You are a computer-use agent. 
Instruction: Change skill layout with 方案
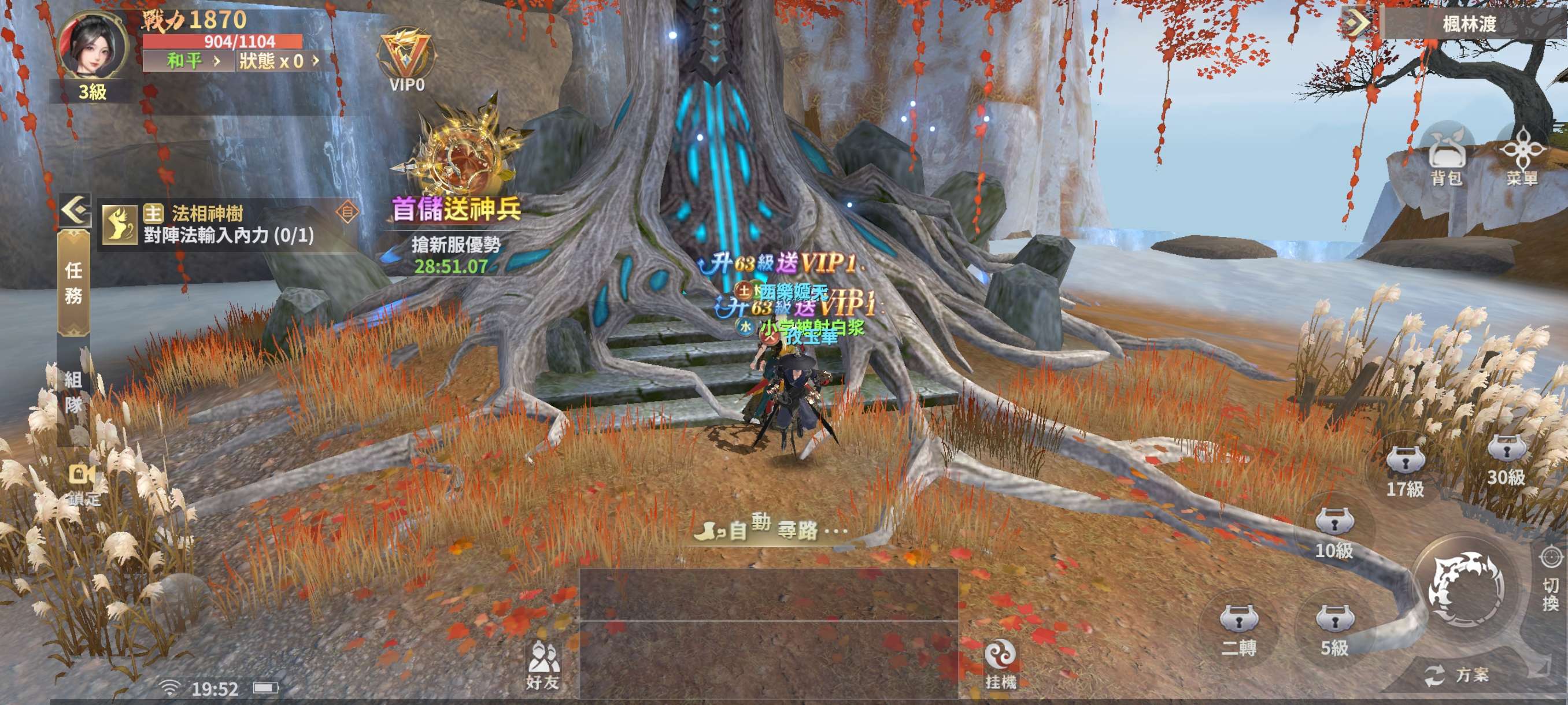1457,675
